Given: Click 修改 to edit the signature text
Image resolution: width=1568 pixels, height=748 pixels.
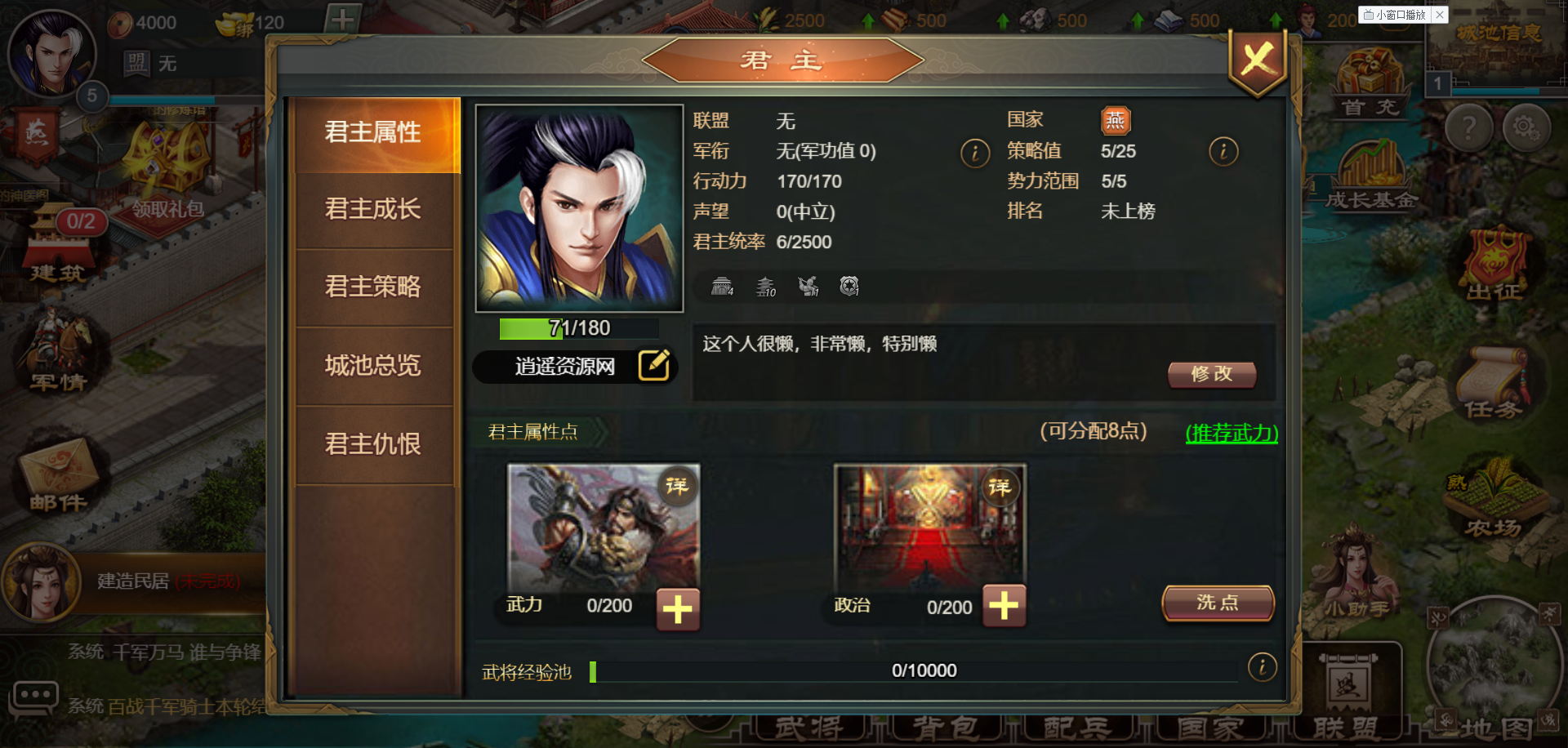Looking at the screenshot, I should [x=1212, y=375].
